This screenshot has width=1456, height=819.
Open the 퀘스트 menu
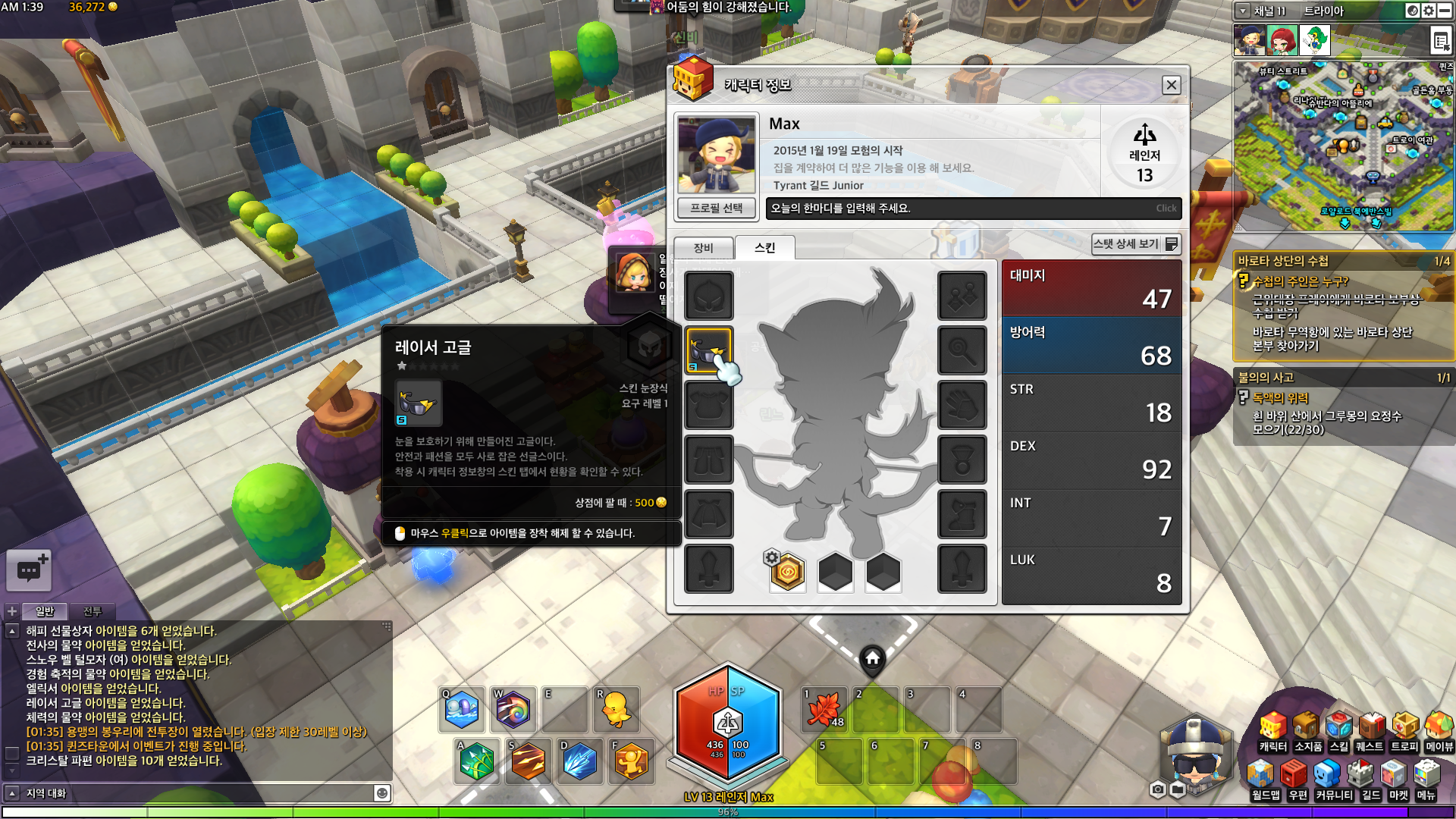pos(1370,732)
